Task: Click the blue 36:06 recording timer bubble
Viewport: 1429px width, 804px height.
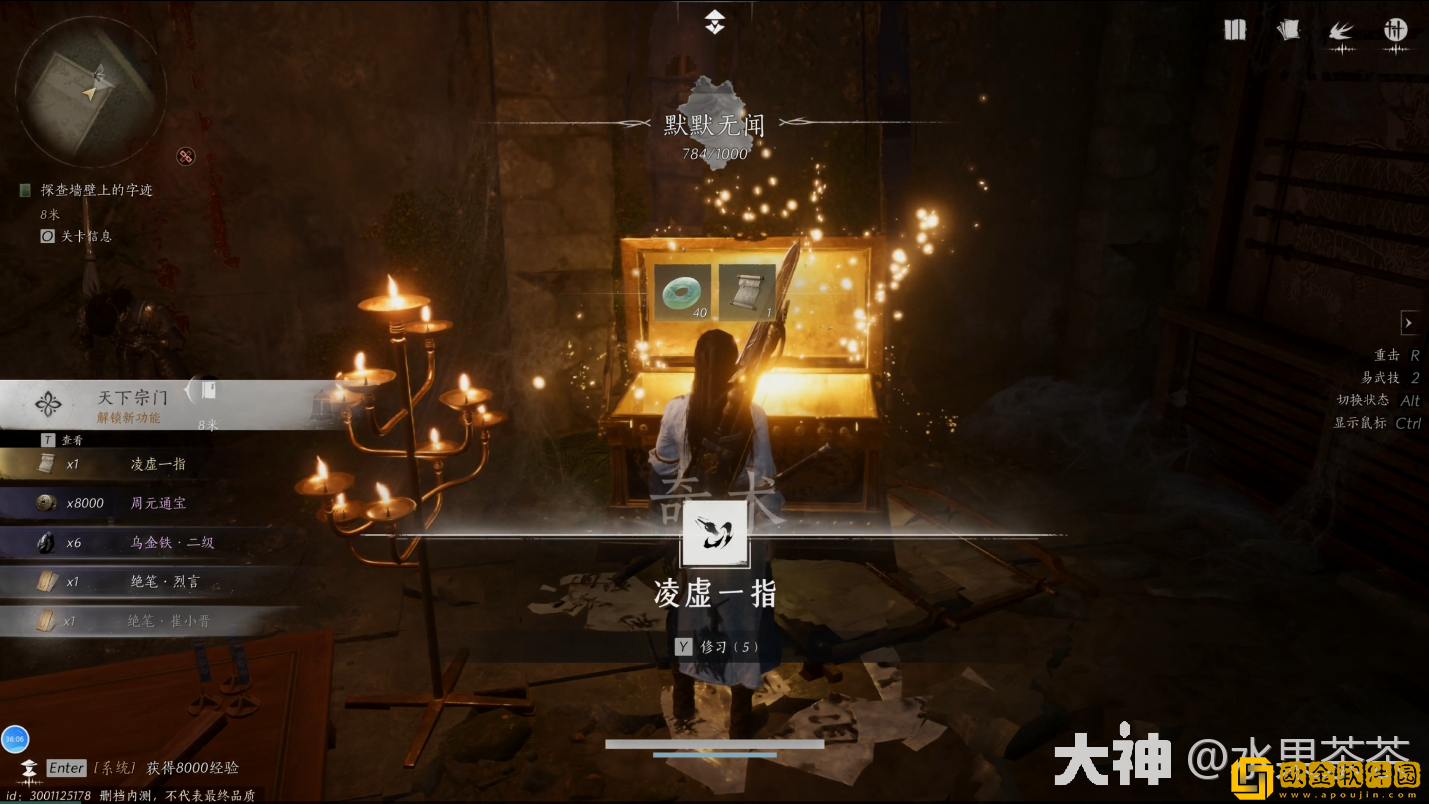Action: tap(15, 739)
